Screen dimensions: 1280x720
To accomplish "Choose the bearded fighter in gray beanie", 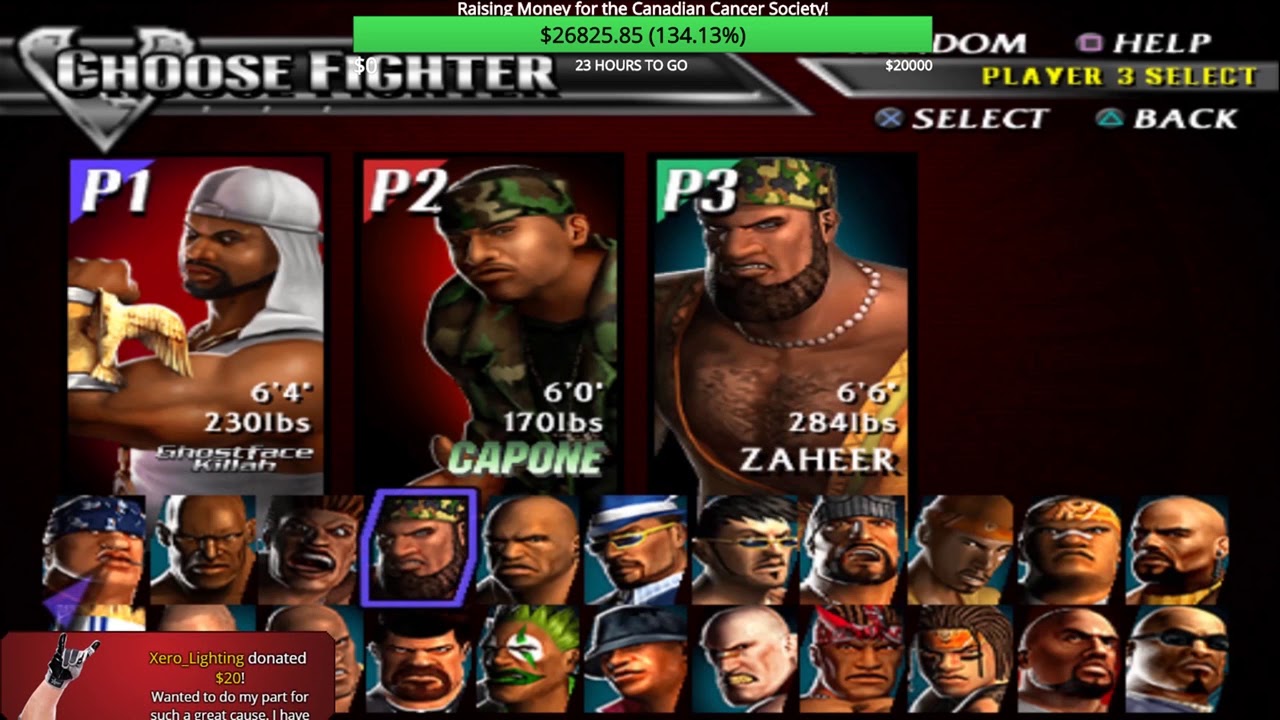I will point(852,550).
